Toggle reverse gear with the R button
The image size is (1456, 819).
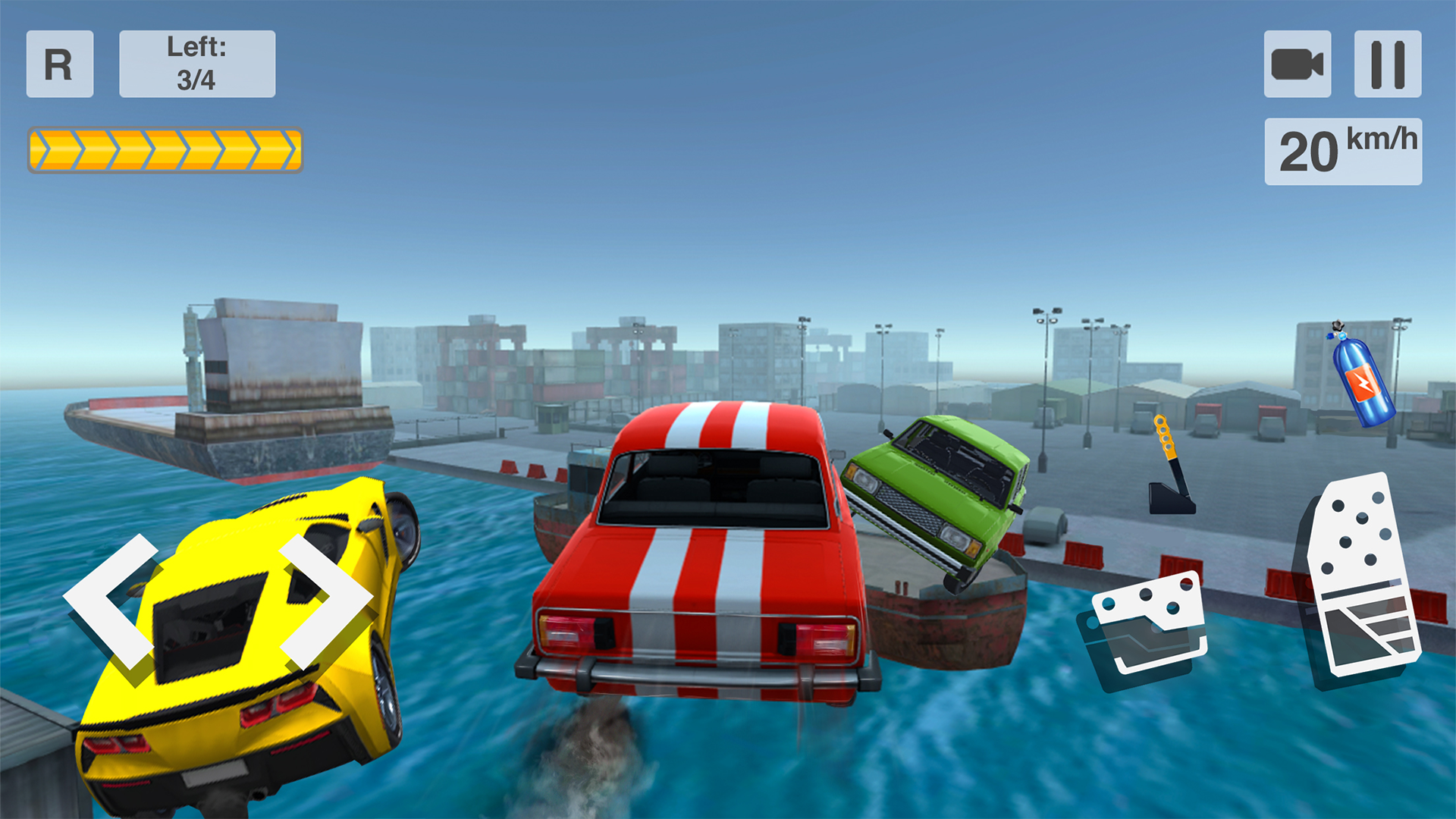pyautogui.click(x=59, y=64)
